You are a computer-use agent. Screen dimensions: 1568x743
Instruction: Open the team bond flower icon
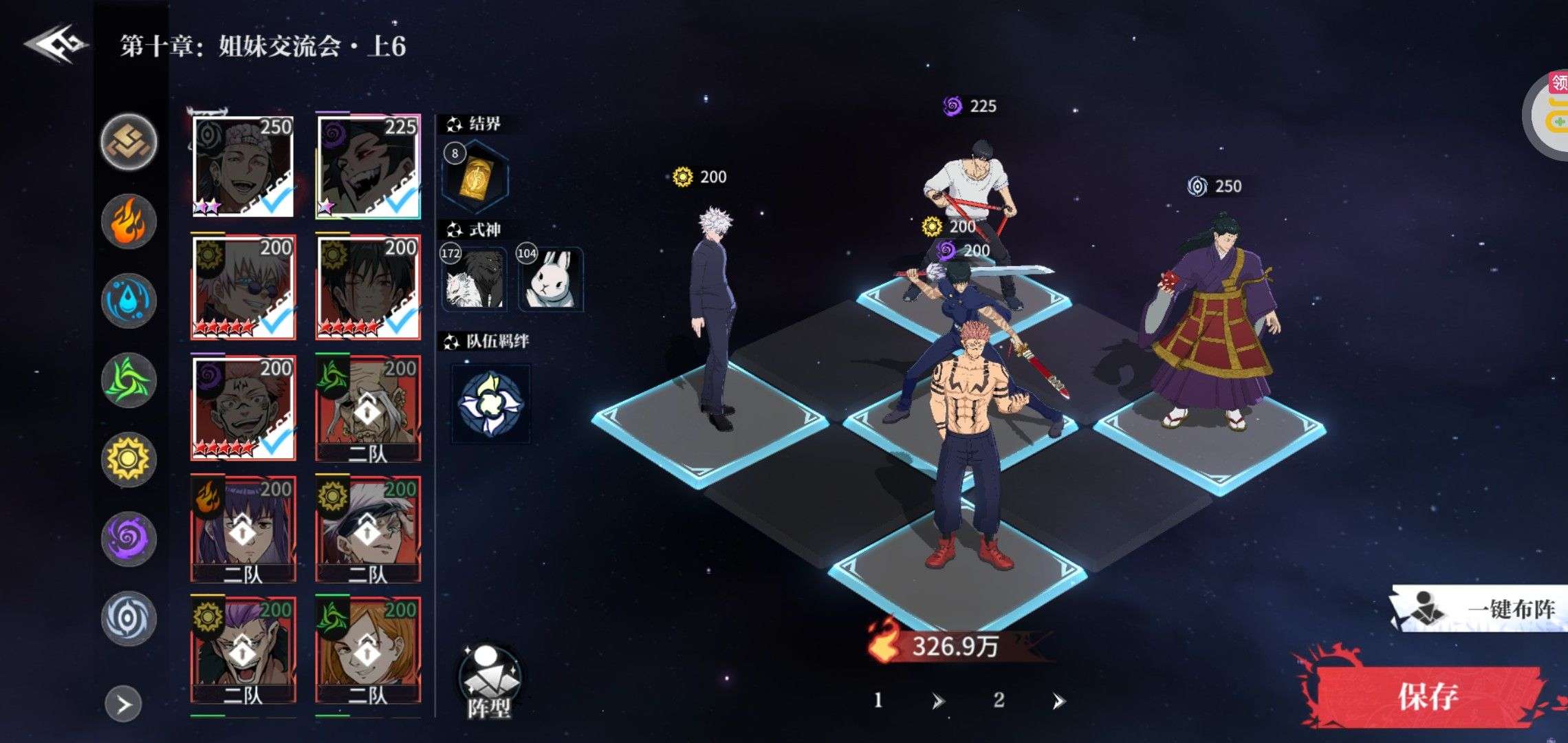490,404
